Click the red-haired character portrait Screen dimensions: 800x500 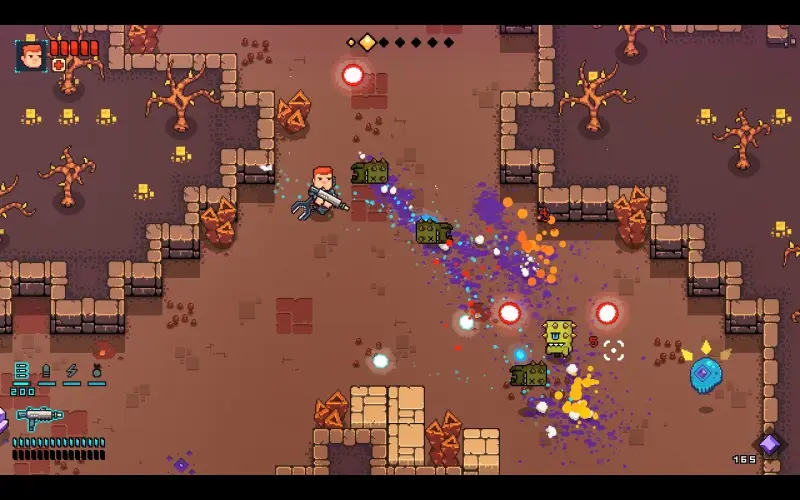[31, 56]
